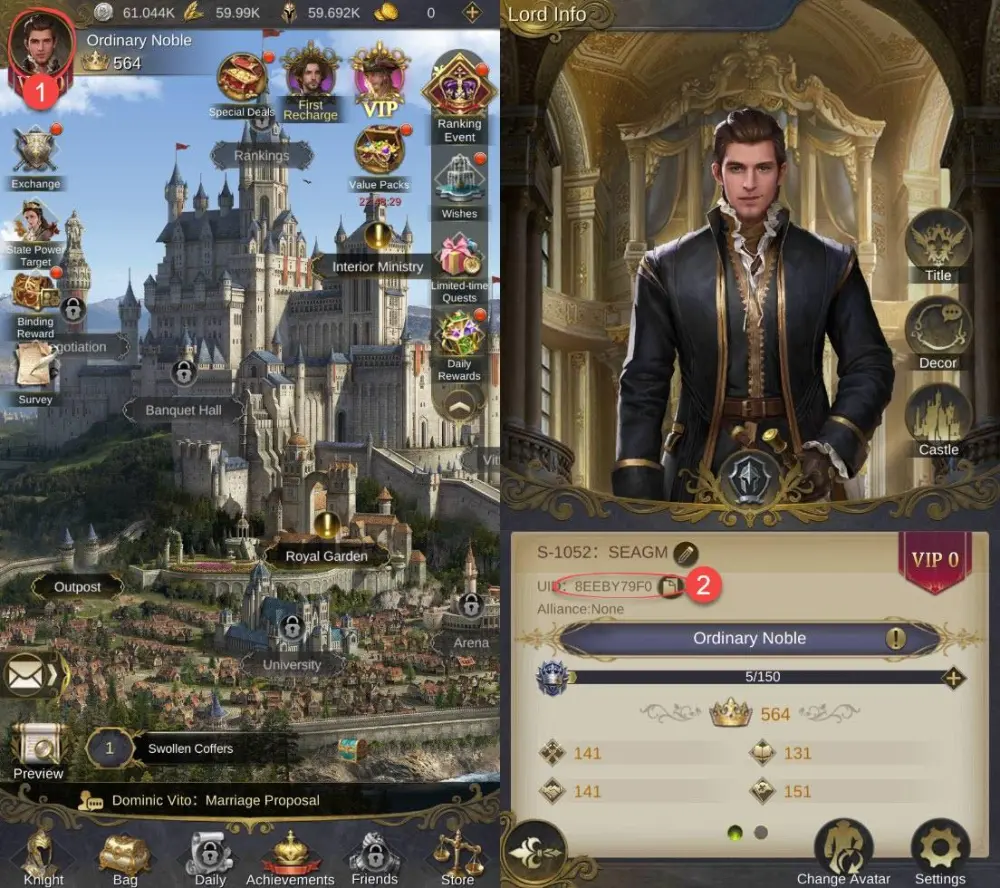Open the Exchange icon
1000x888 pixels.
[x=36, y=152]
